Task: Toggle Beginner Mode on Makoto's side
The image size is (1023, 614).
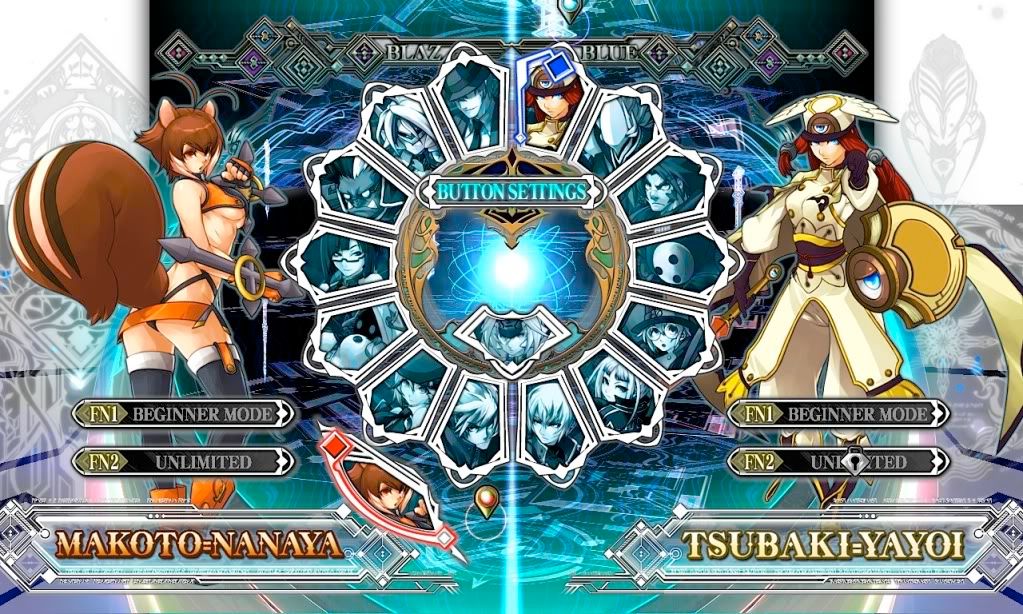Action: (x=186, y=413)
